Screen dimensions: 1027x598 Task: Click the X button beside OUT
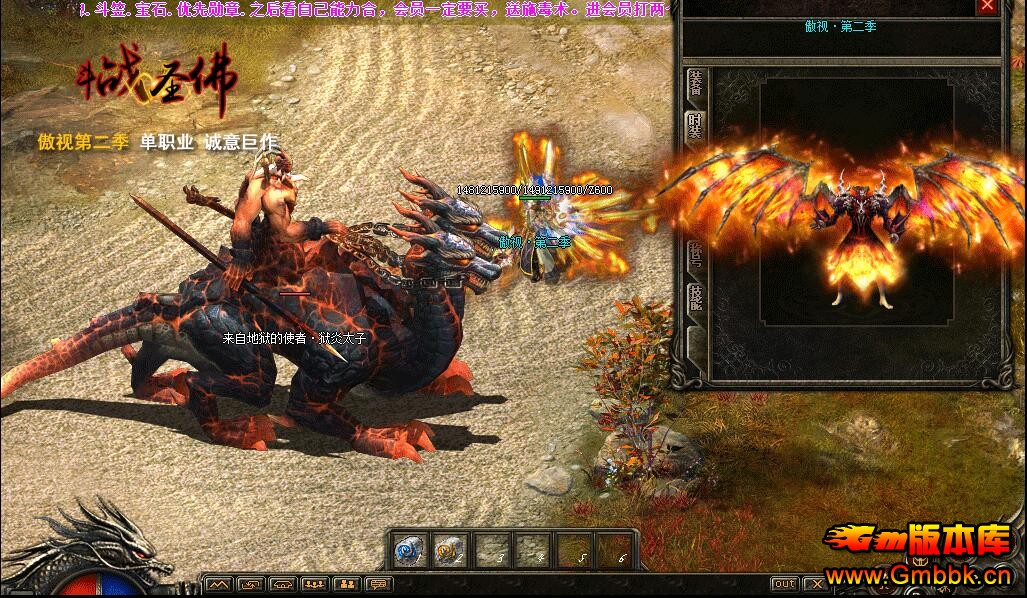(815, 584)
